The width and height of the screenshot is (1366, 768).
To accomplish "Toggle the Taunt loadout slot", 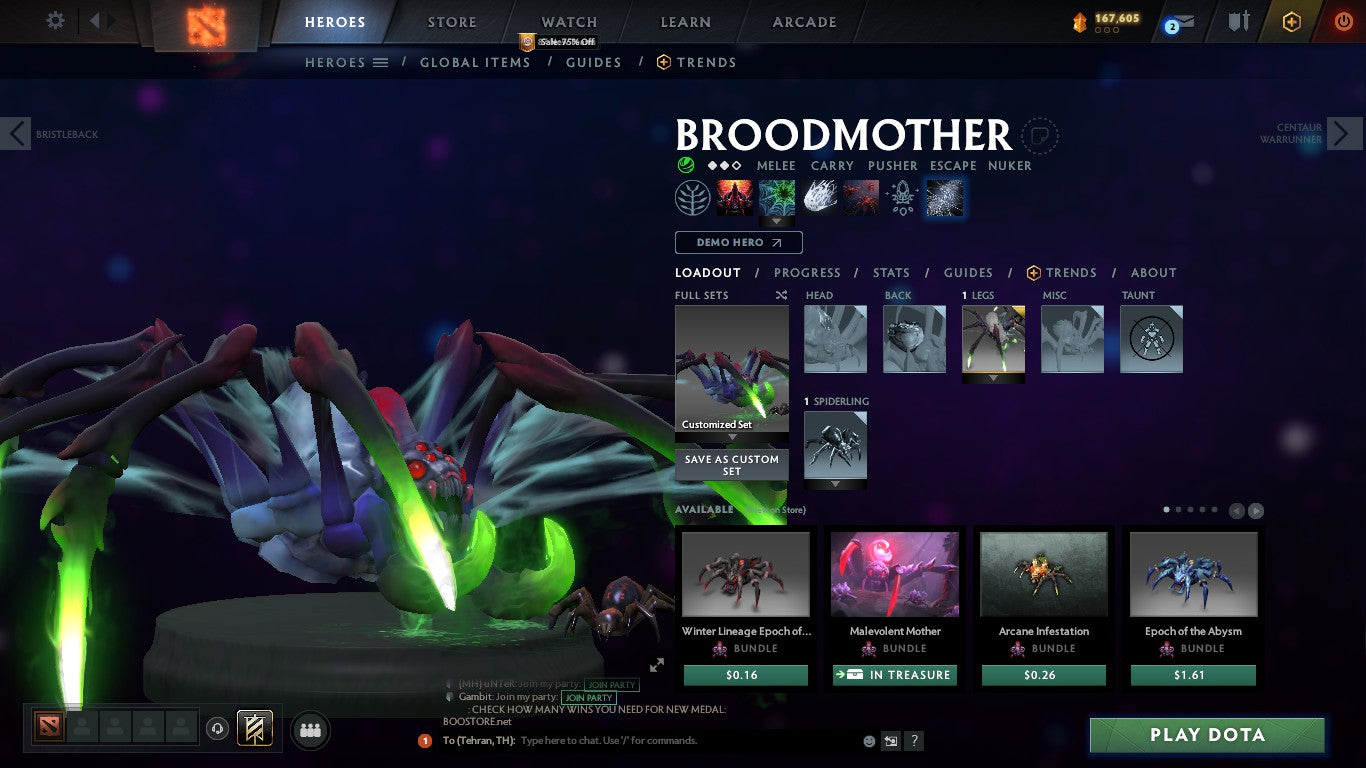I will pos(1151,339).
